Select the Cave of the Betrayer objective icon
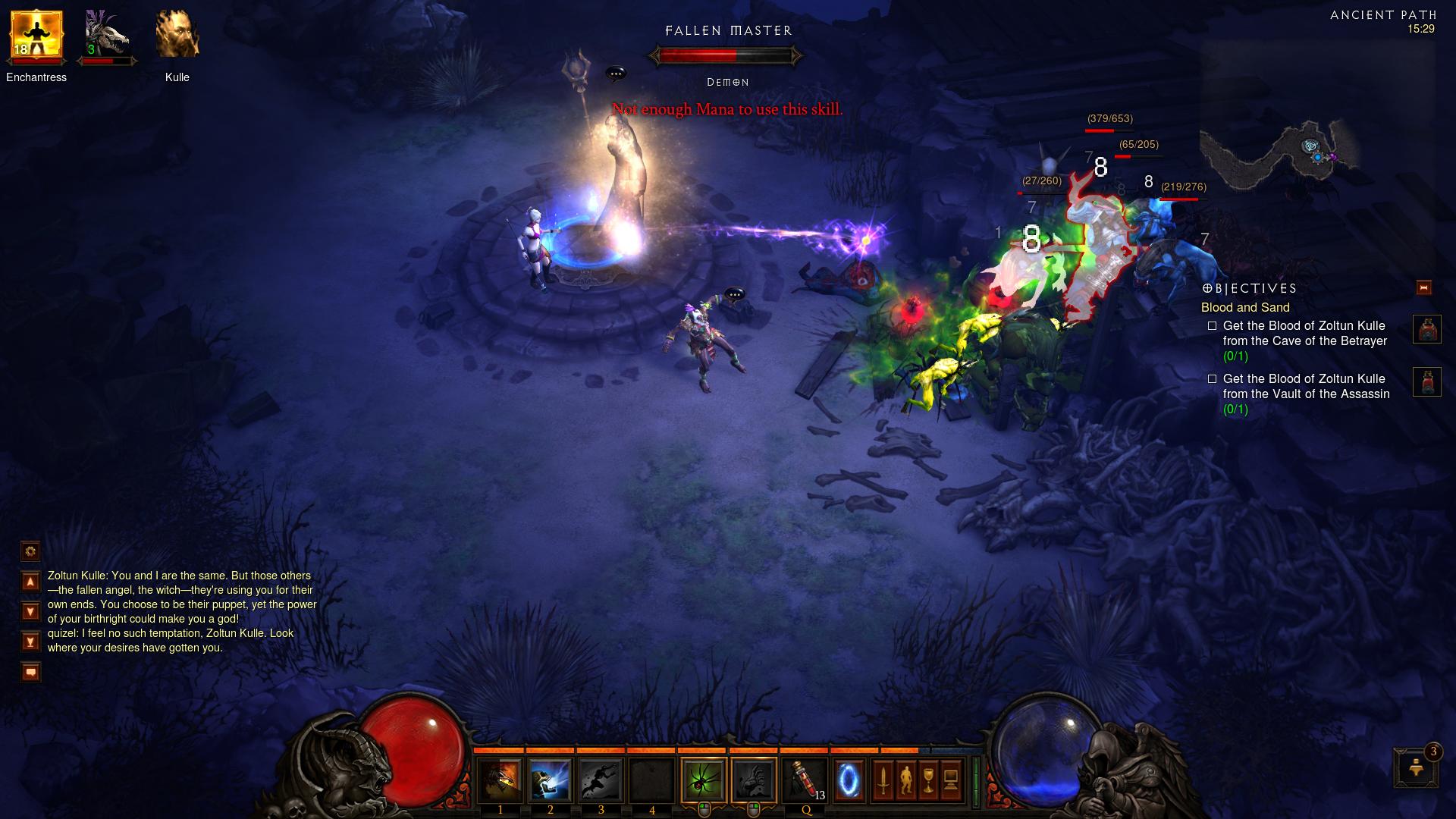 1426,330
